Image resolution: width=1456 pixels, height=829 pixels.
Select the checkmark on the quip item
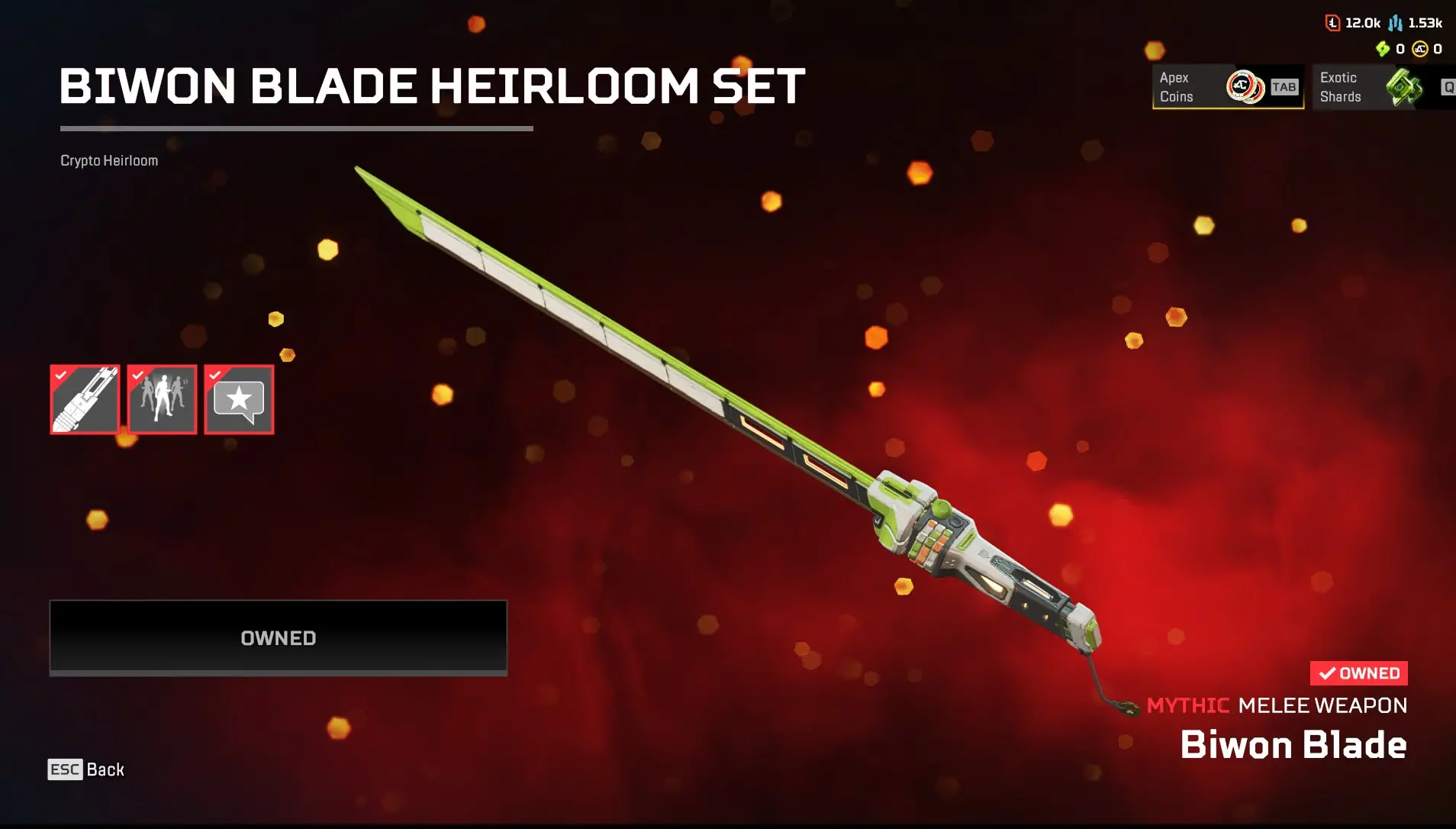pos(216,375)
